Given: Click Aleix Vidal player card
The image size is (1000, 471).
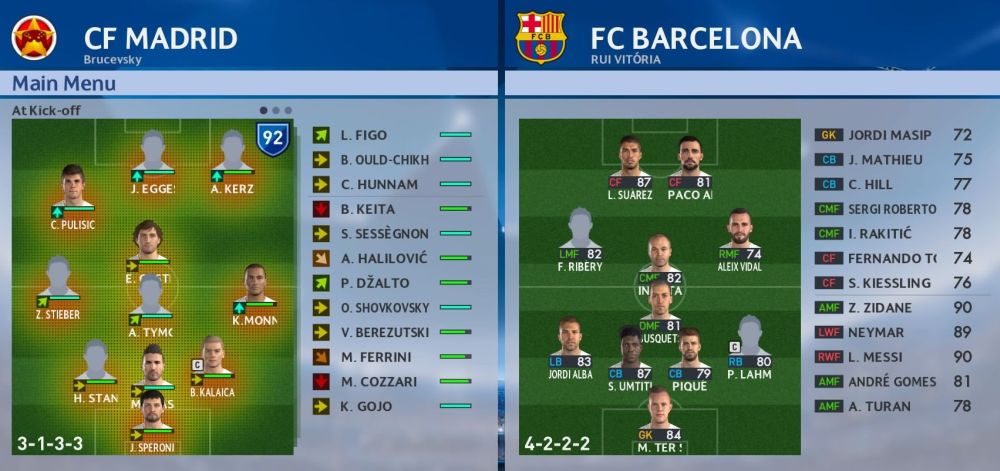Looking at the screenshot, I should tap(739, 238).
